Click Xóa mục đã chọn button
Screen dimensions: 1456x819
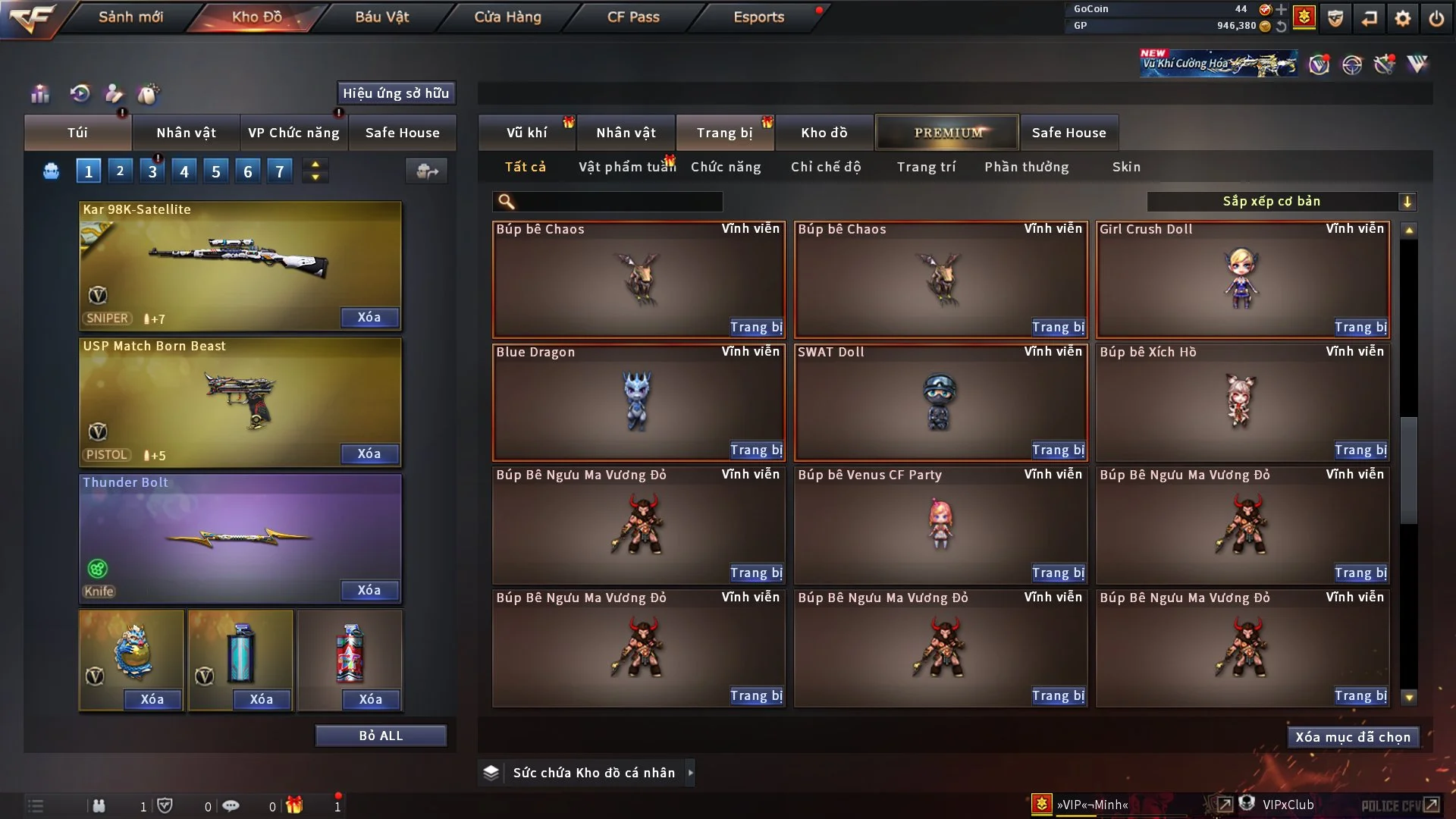[x=1353, y=737]
